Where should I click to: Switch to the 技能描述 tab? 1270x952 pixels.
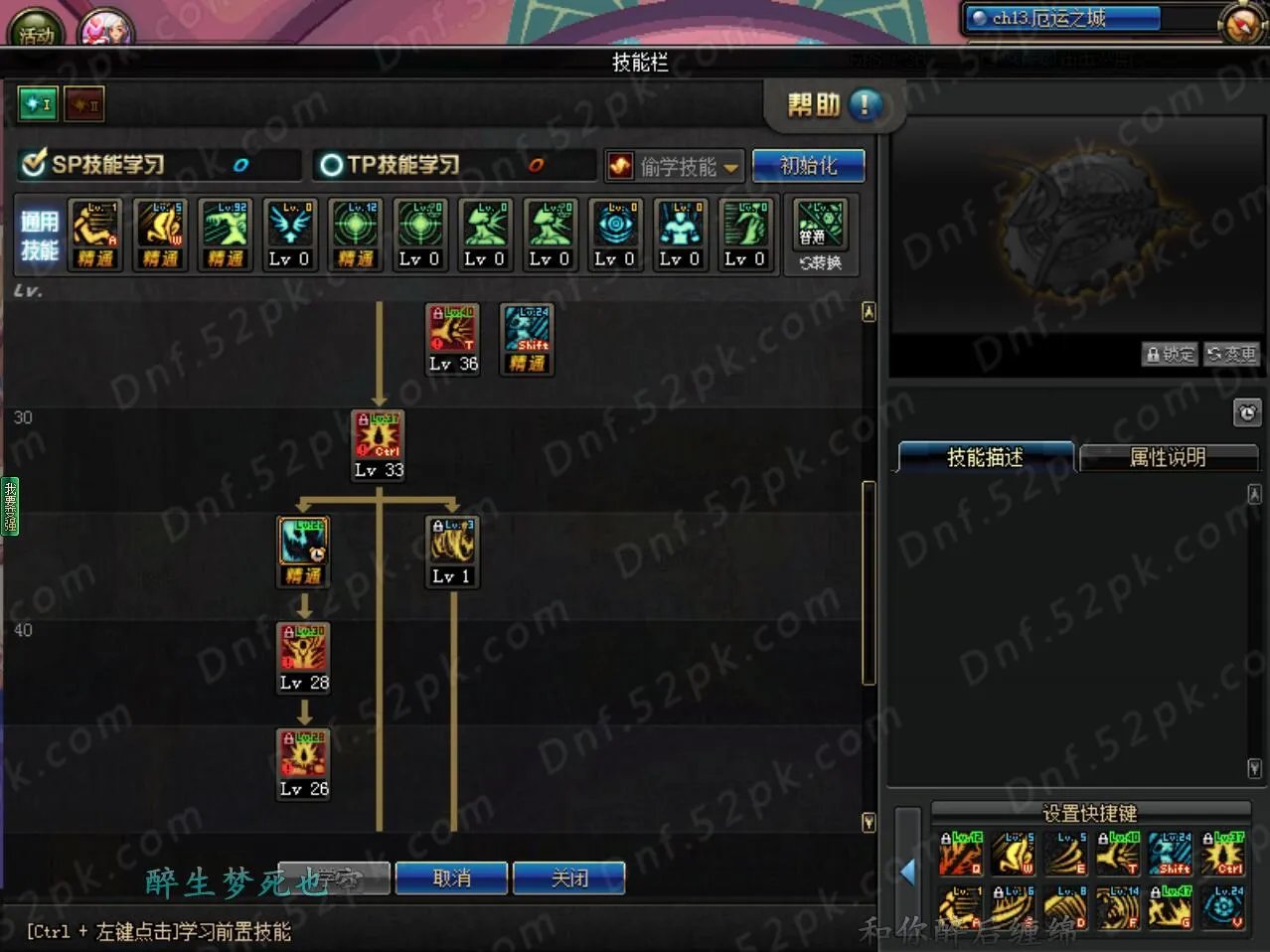coord(985,457)
